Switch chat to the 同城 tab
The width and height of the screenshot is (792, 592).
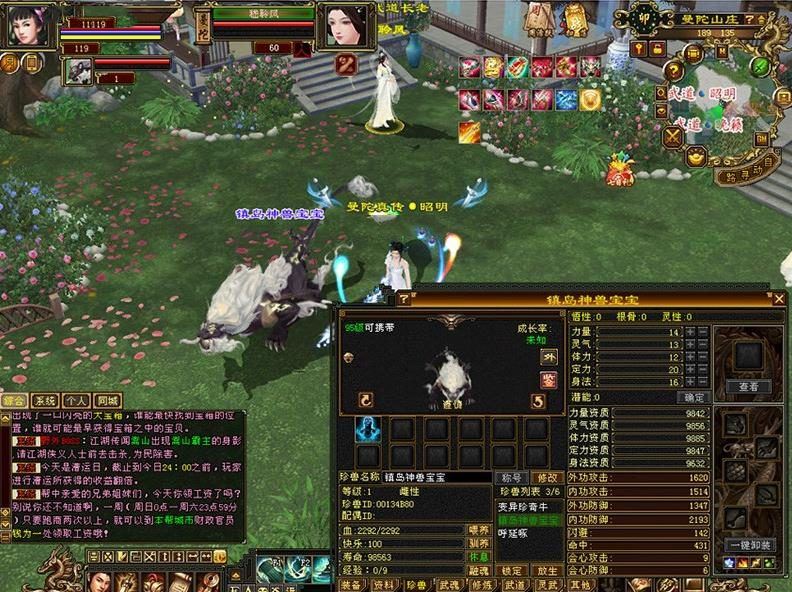(x=108, y=400)
